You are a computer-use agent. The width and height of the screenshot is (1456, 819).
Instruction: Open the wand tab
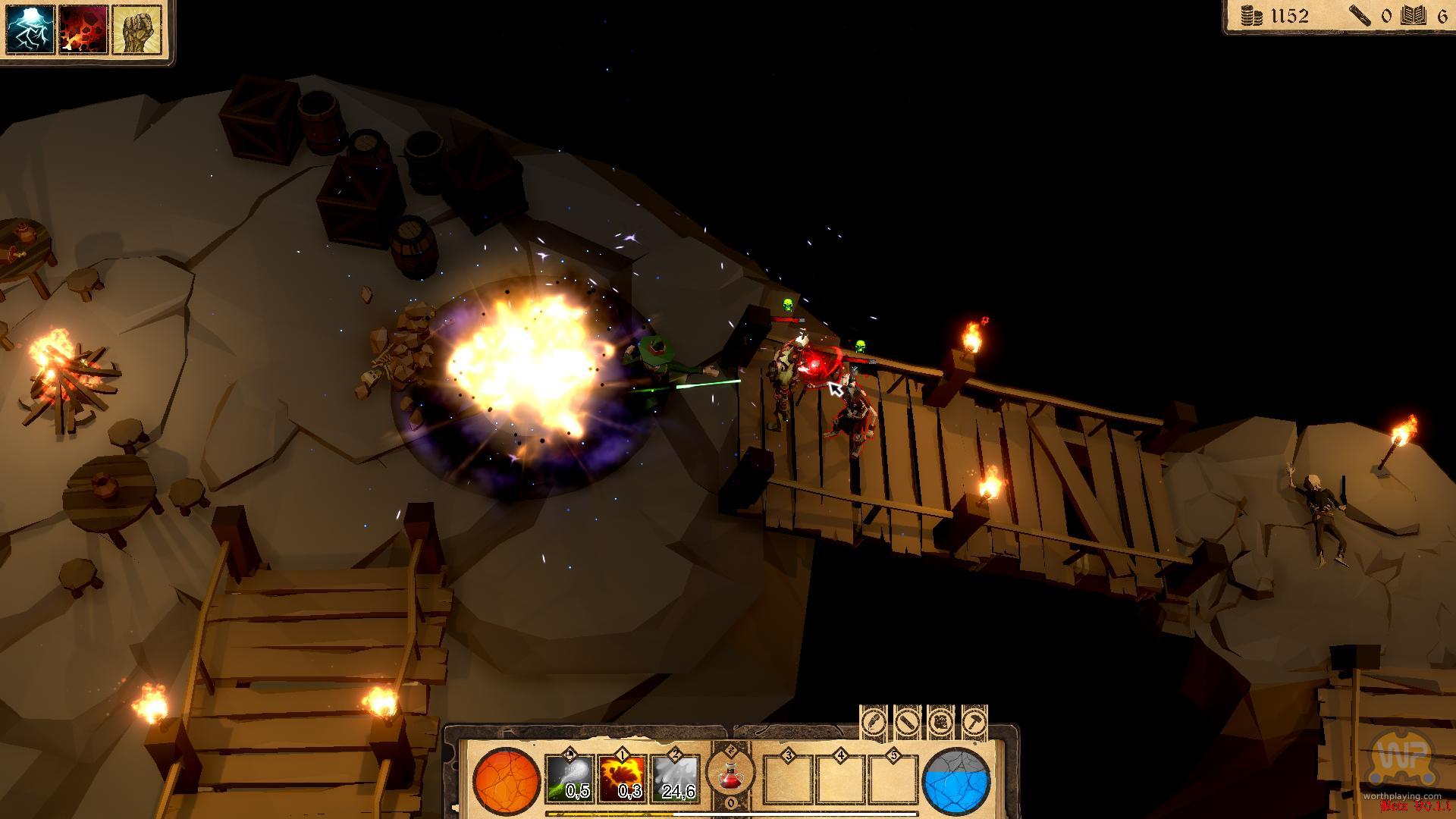907,721
